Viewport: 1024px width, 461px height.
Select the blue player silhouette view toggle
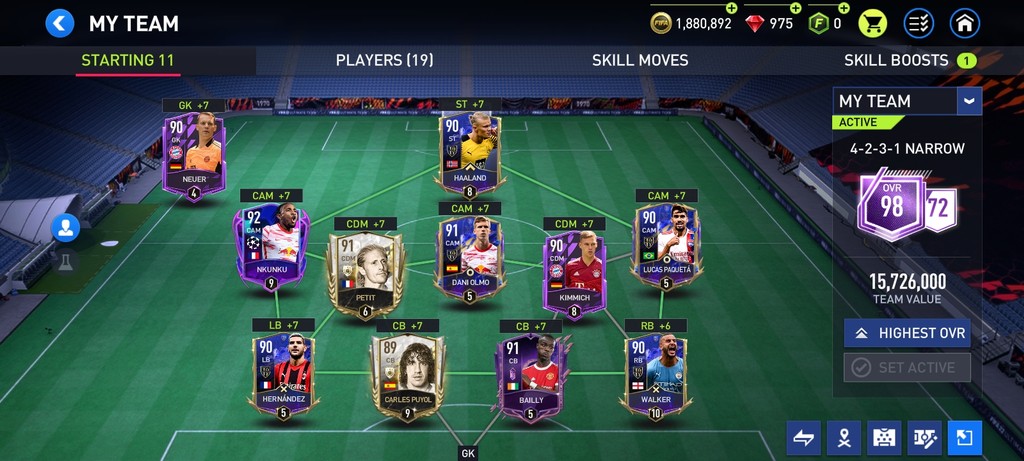point(66,228)
